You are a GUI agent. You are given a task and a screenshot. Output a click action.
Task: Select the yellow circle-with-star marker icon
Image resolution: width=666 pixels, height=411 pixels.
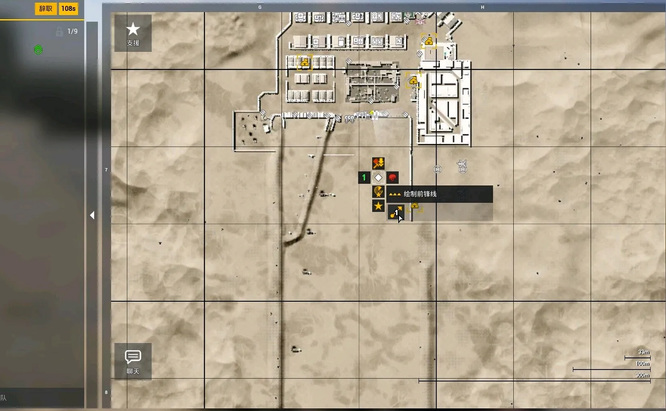[379, 191]
